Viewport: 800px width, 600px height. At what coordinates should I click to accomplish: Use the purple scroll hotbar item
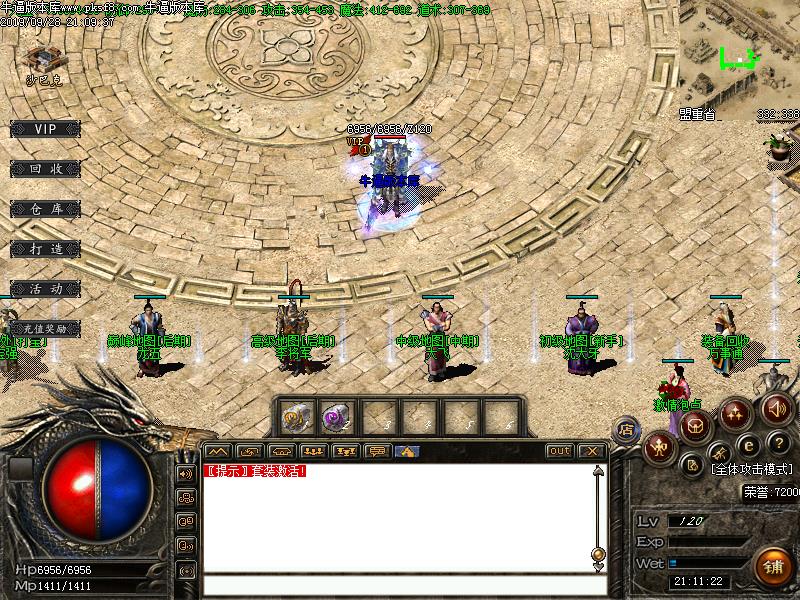tap(332, 416)
